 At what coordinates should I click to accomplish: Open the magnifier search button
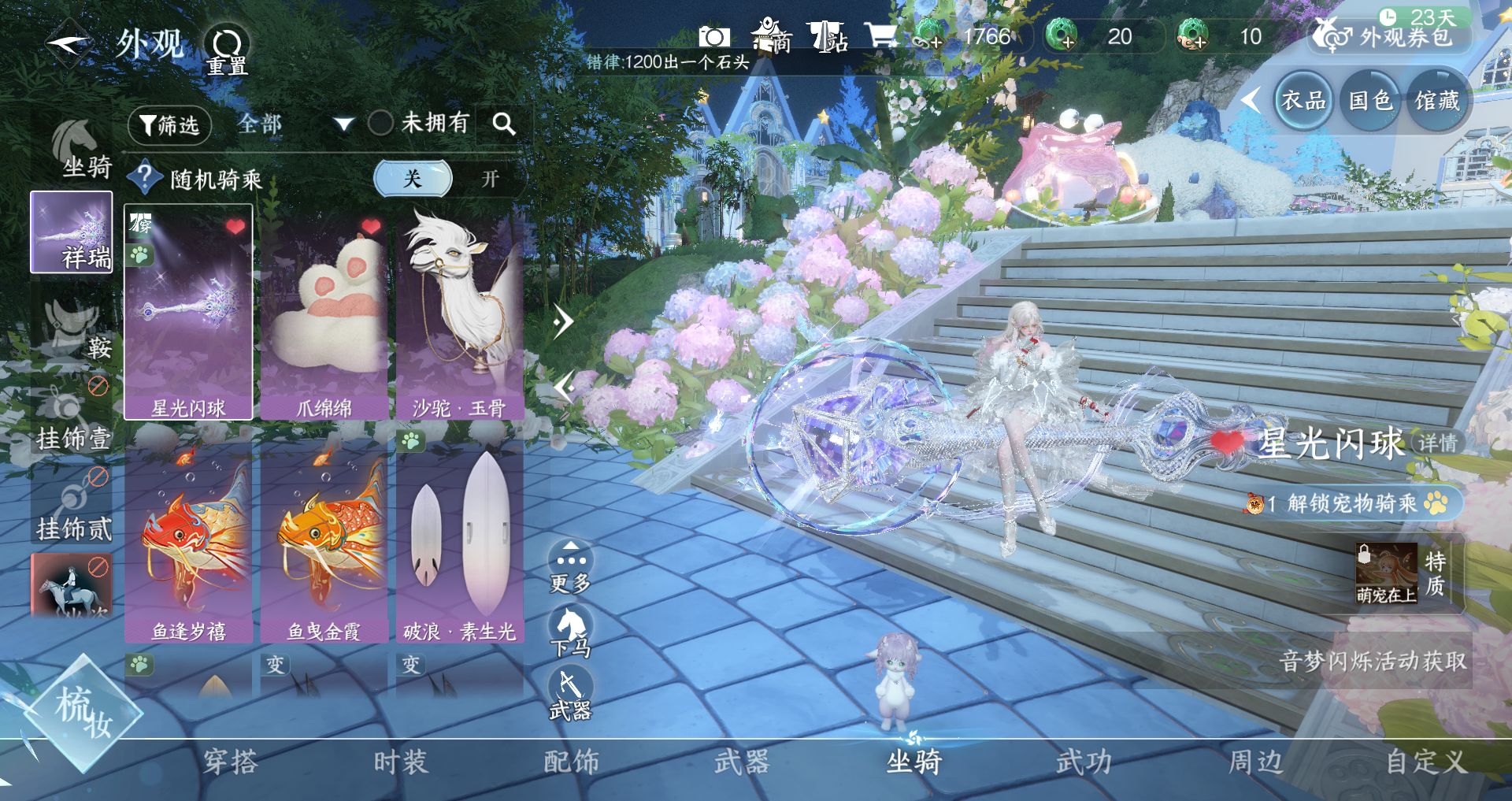[x=504, y=124]
